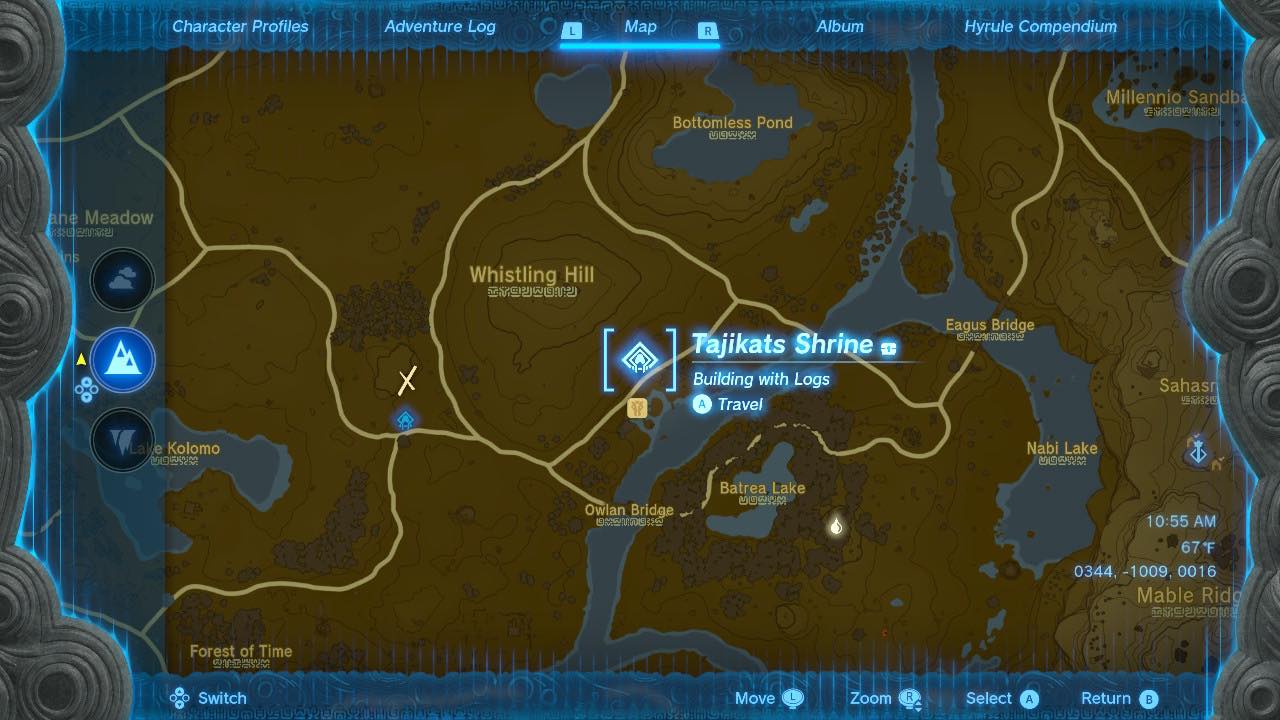Image resolution: width=1280 pixels, height=720 pixels.
Task: Select the water droplet icon near Batrea Lake
Action: click(x=836, y=524)
